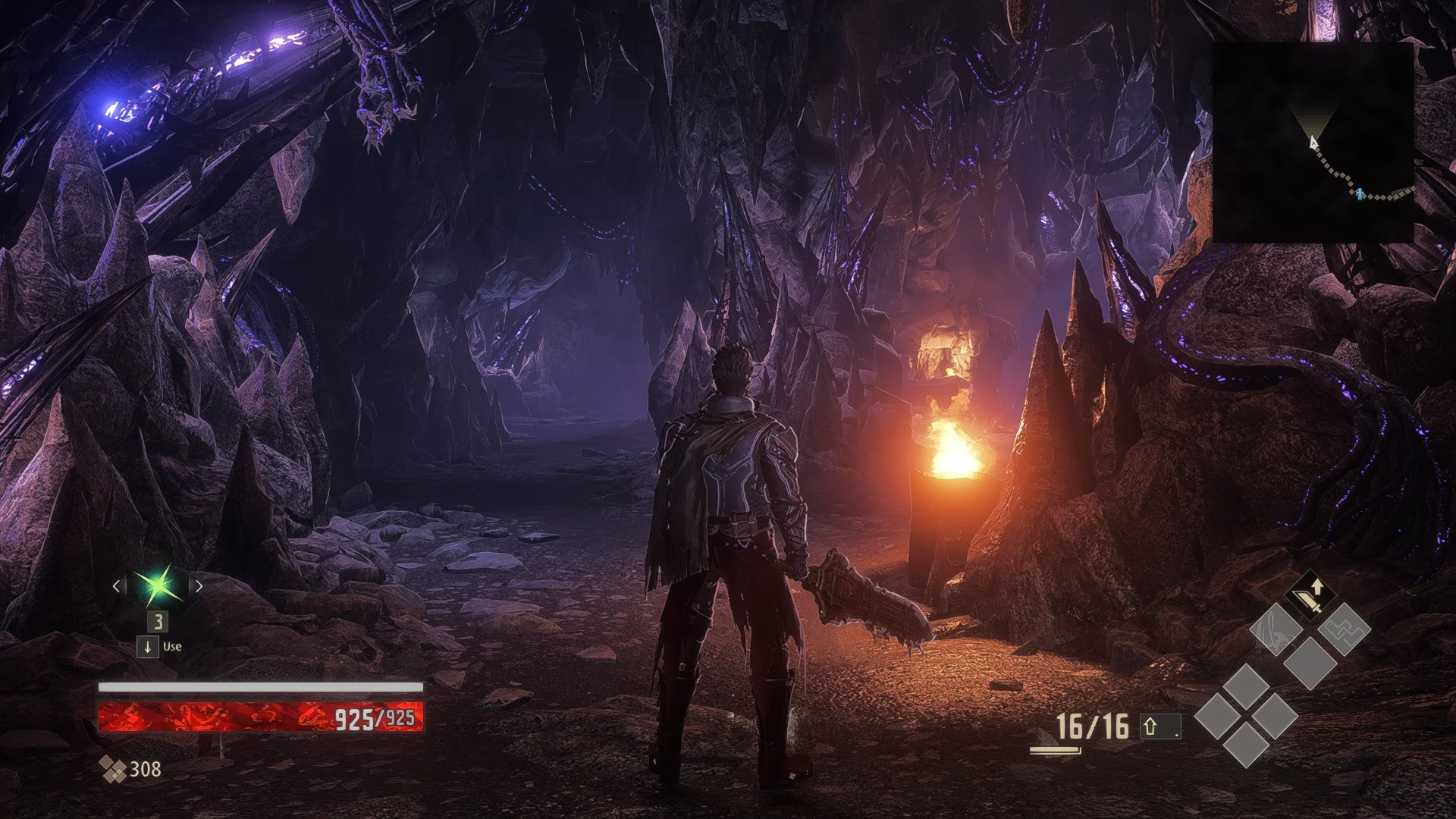Select the green star item slot
This screenshot has width=1456, height=819.
point(158,585)
